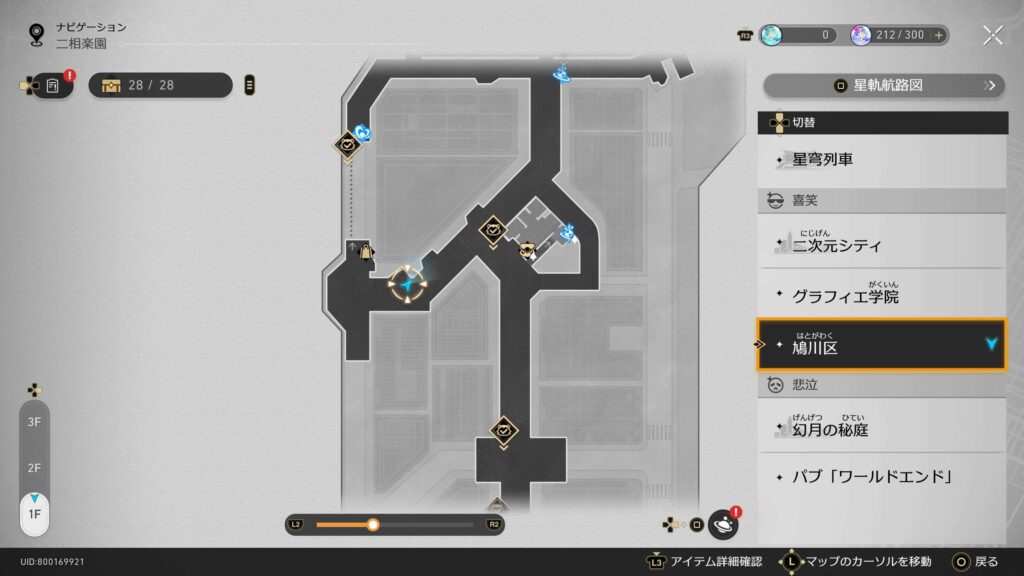The width and height of the screenshot is (1024, 576).
Task: Close the map with the X button
Action: tap(992, 35)
